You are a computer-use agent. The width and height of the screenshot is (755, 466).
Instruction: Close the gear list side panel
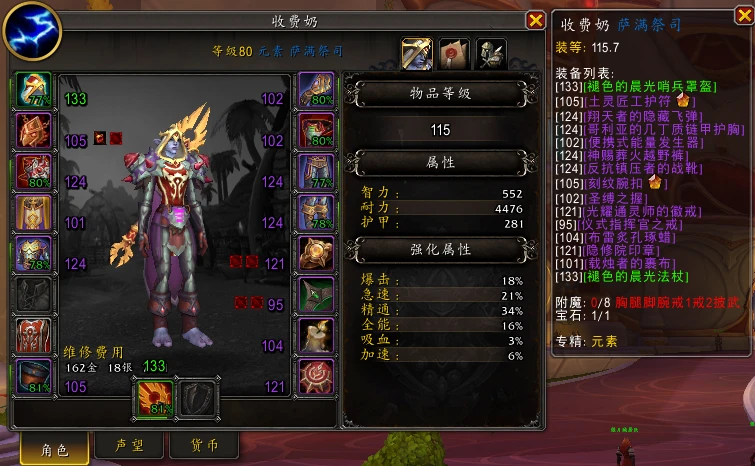pos(741,21)
